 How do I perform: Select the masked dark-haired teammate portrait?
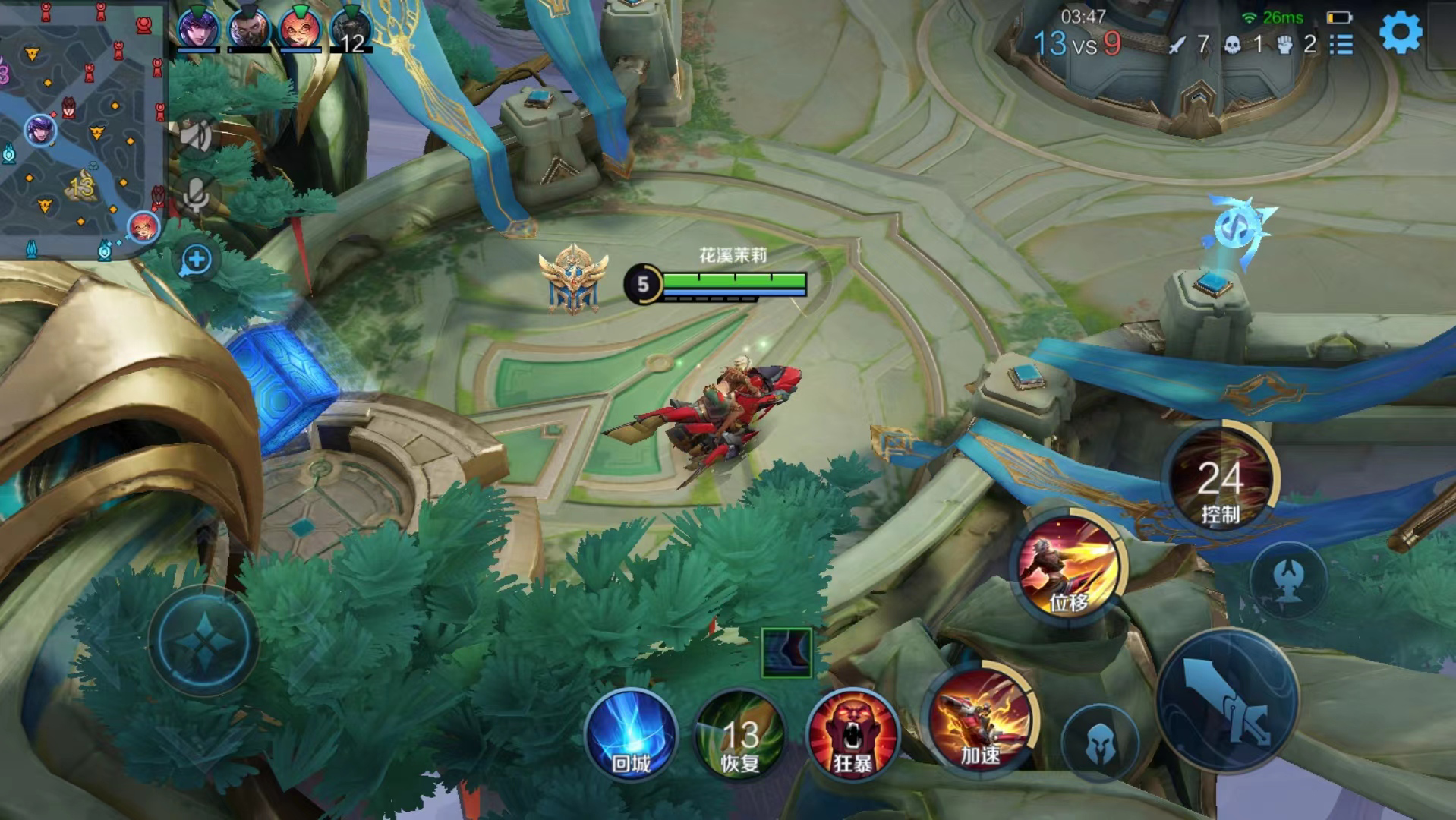click(x=249, y=29)
